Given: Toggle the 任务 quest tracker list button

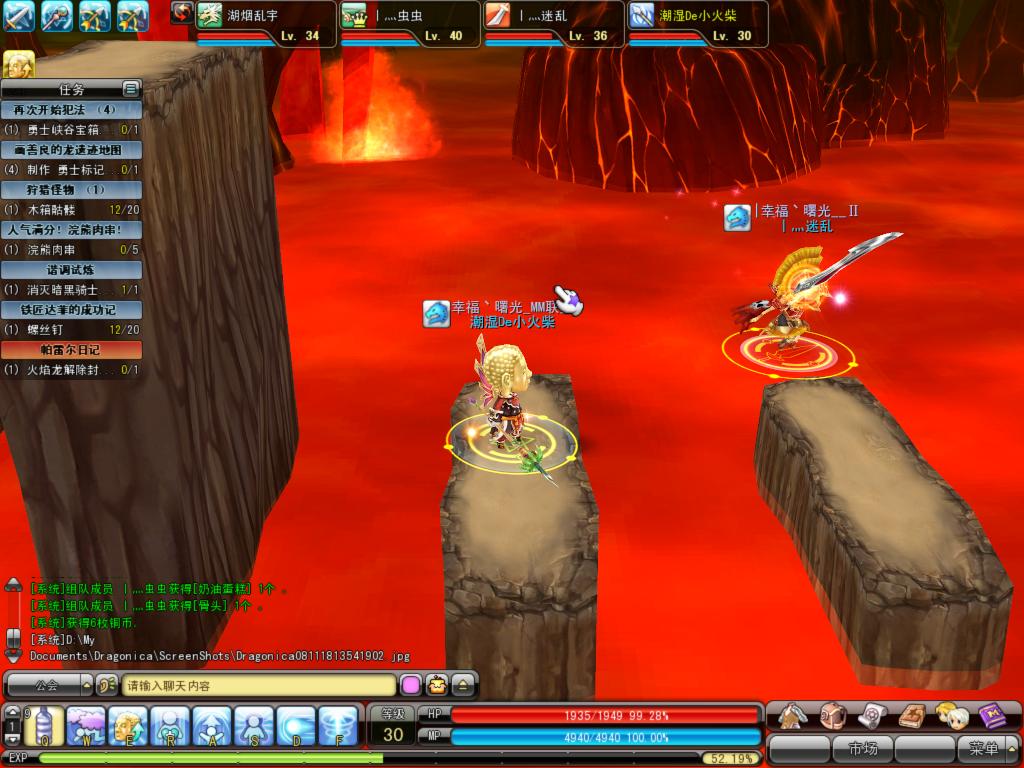Looking at the screenshot, I should [130, 89].
